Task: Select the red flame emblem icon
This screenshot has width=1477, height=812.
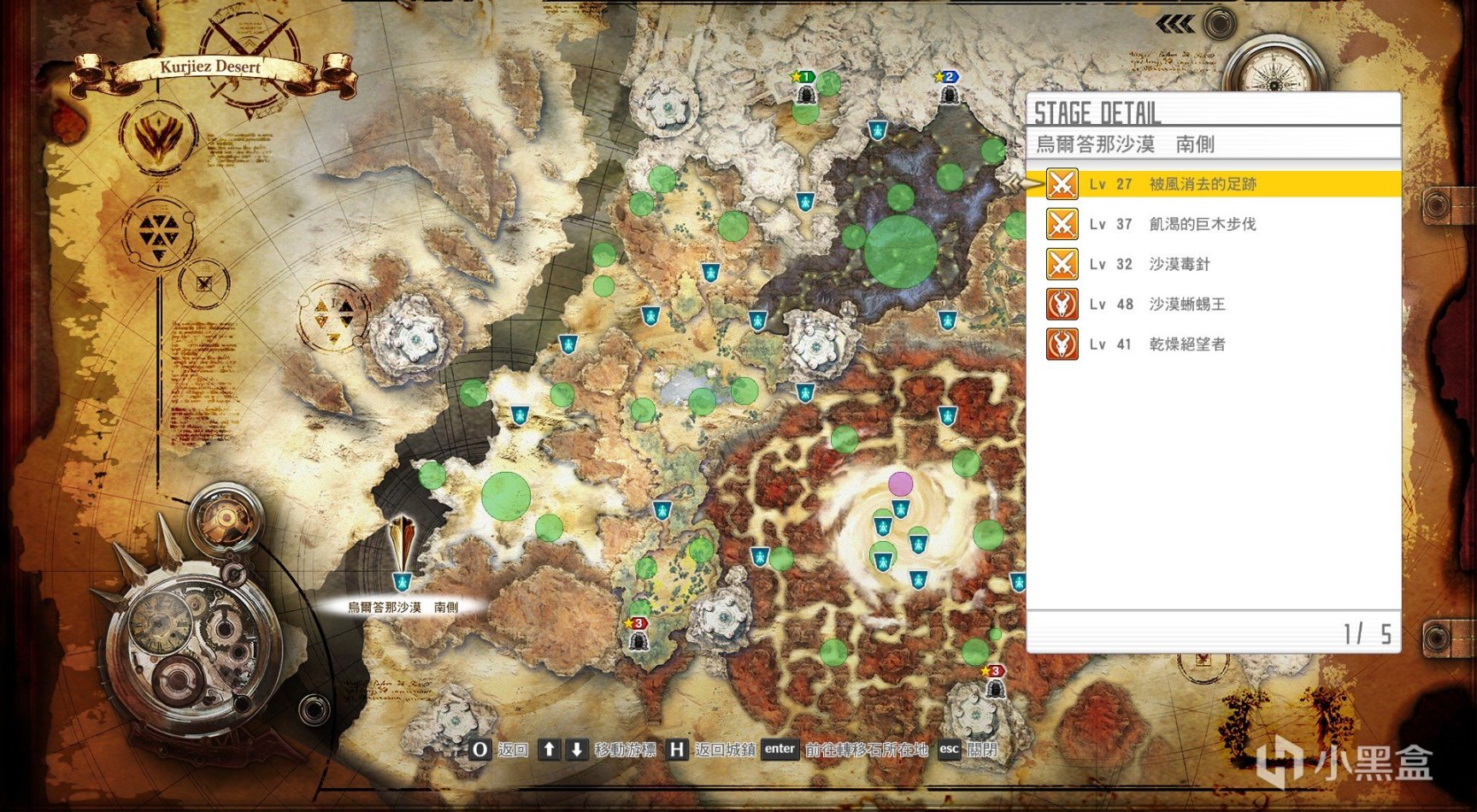Action: pos(160,136)
